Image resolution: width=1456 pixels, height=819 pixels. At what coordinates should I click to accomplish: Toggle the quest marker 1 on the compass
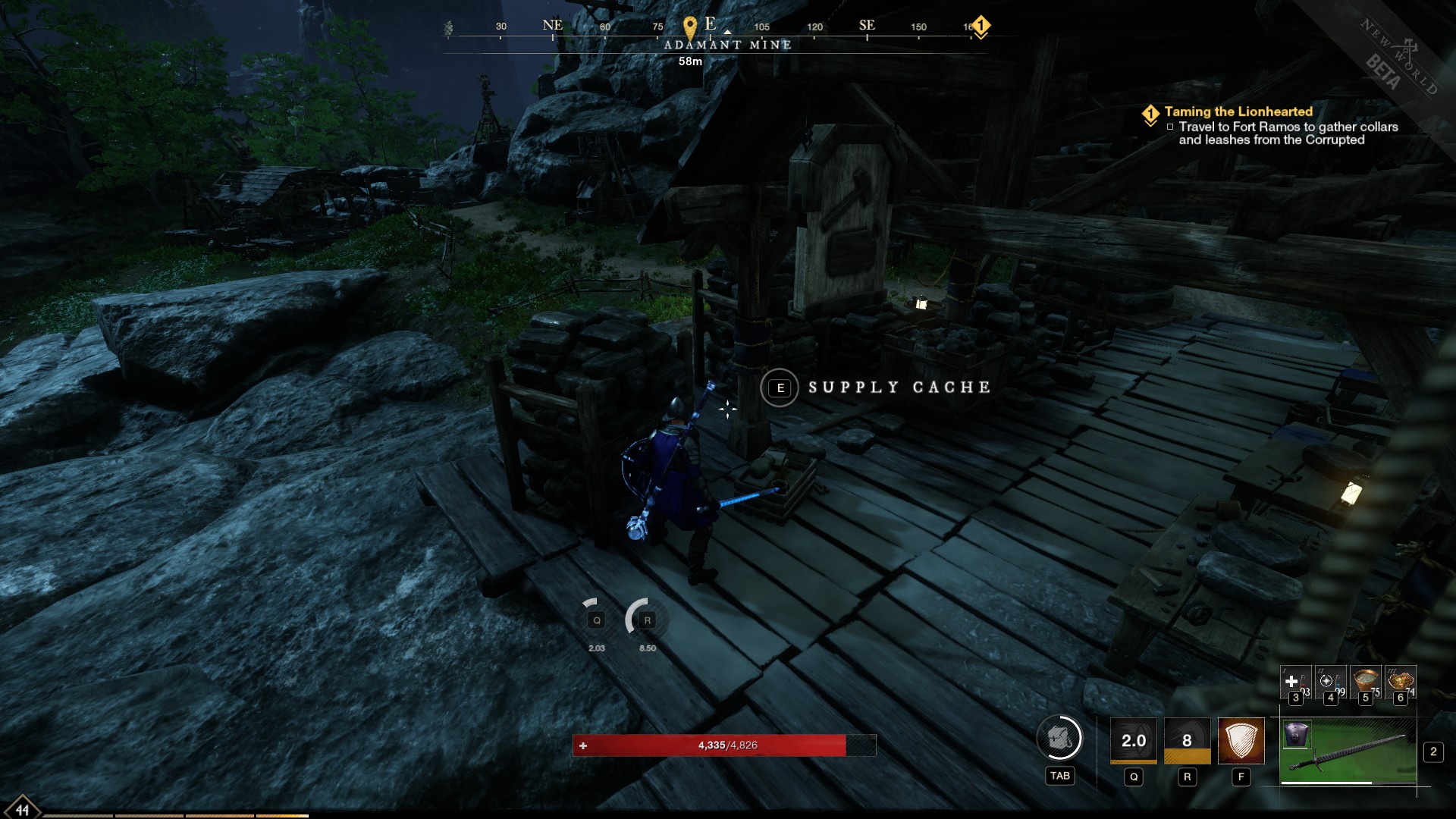[x=982, y=25]
